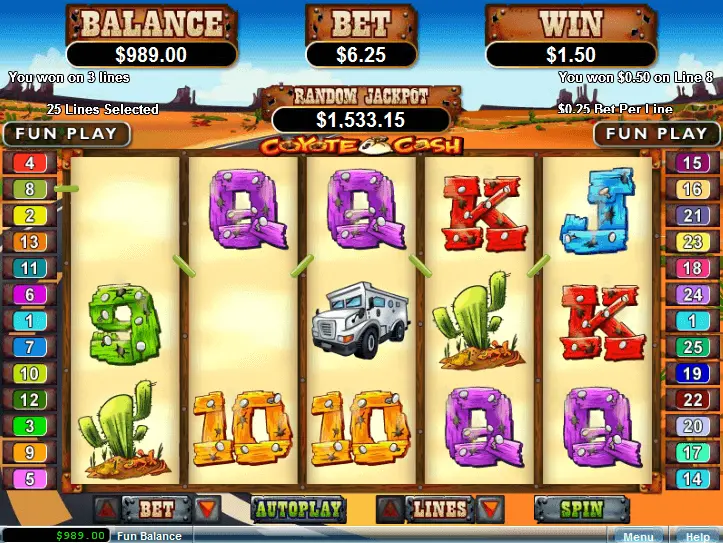Choose payline marker number 13
The image size is (723, 543).
(x=29, y=242)
